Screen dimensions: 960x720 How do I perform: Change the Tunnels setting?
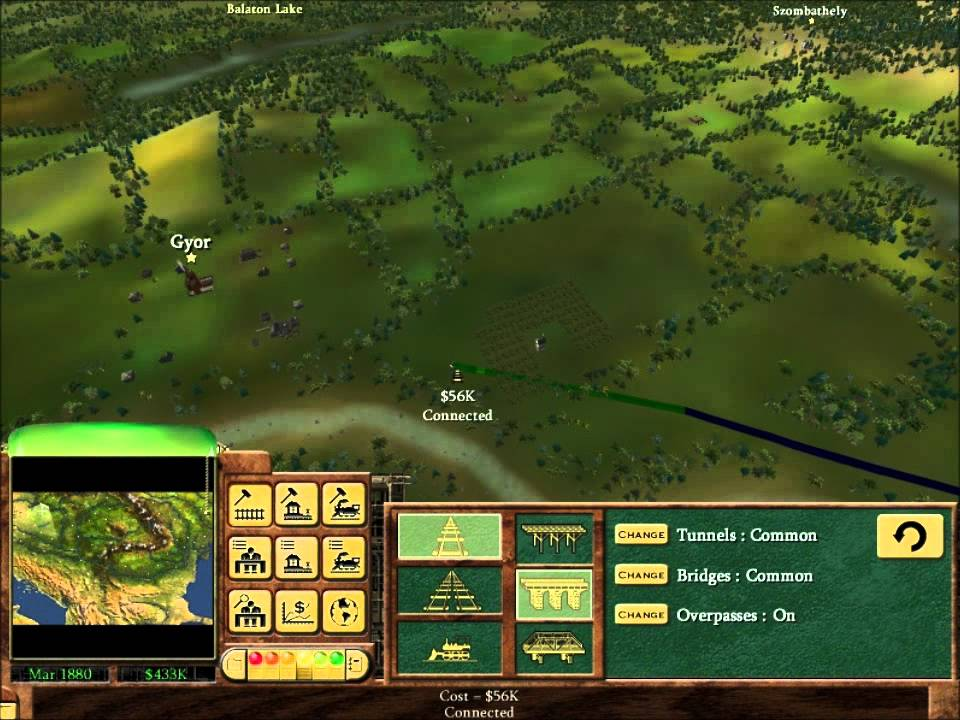tap(641, 535)
